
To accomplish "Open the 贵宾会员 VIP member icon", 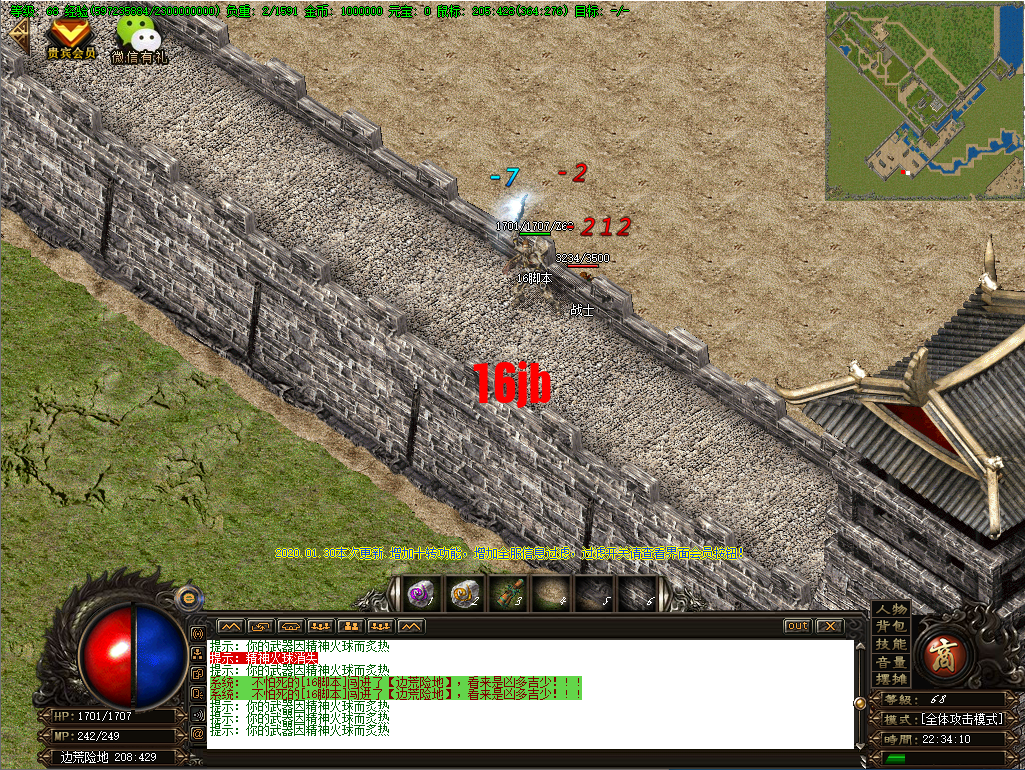I will 71,37.
